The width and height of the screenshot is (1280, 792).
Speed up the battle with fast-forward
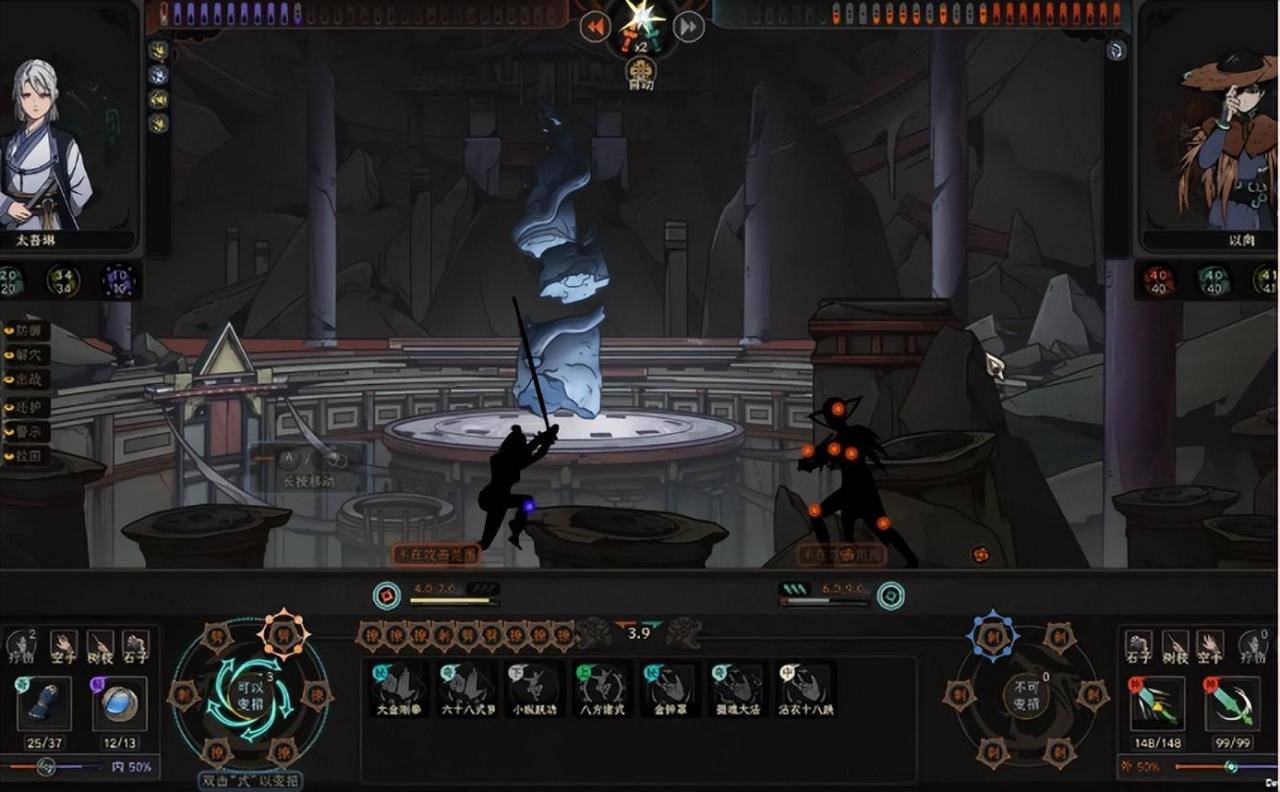[689, 26]
